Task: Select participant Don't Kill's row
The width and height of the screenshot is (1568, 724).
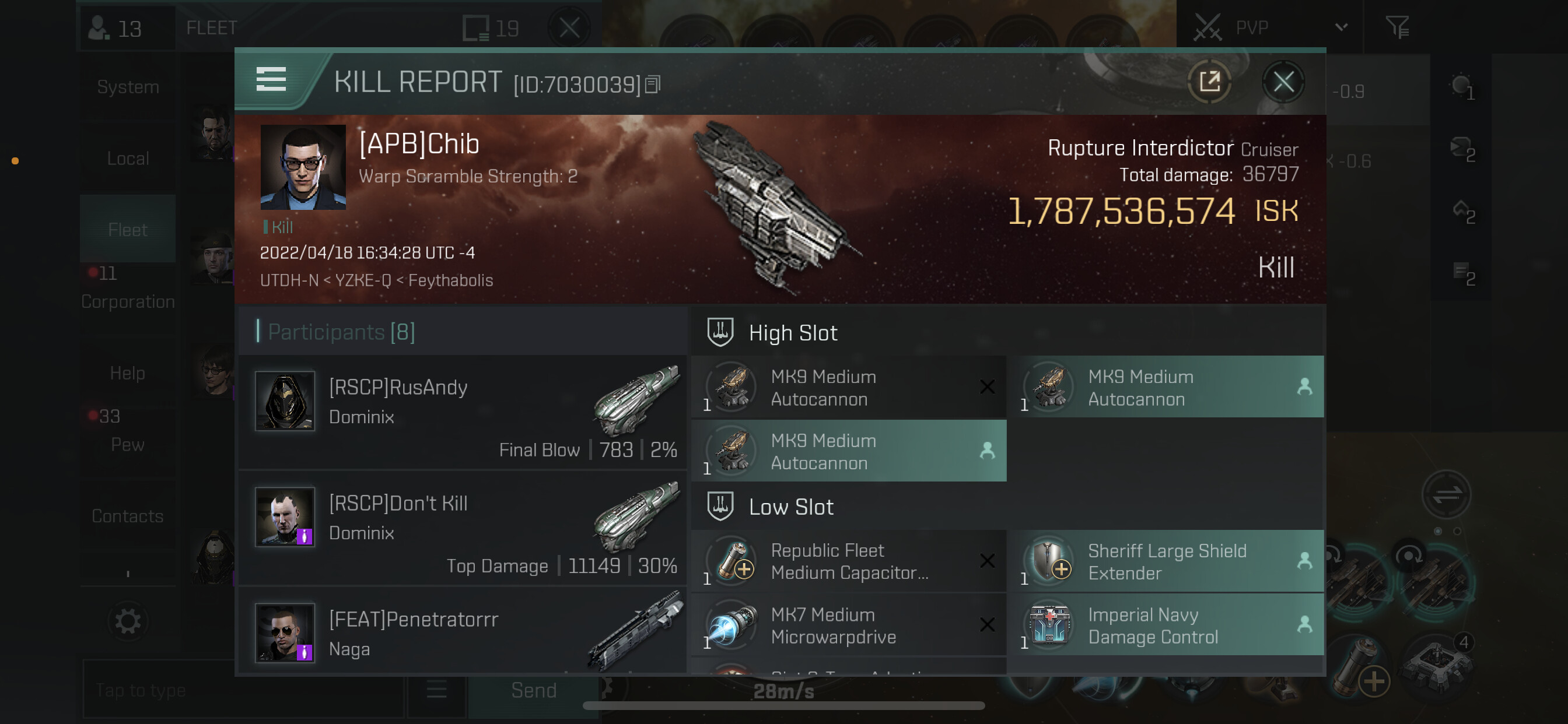Action: tap(463, 528)
